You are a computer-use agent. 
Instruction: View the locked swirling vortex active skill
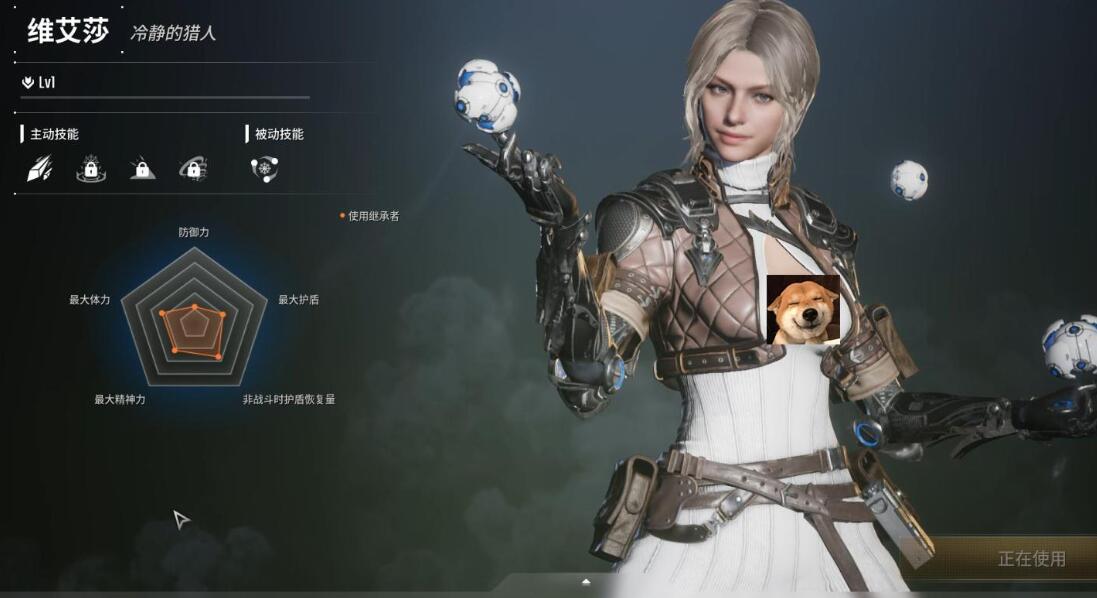pos(193,169)
